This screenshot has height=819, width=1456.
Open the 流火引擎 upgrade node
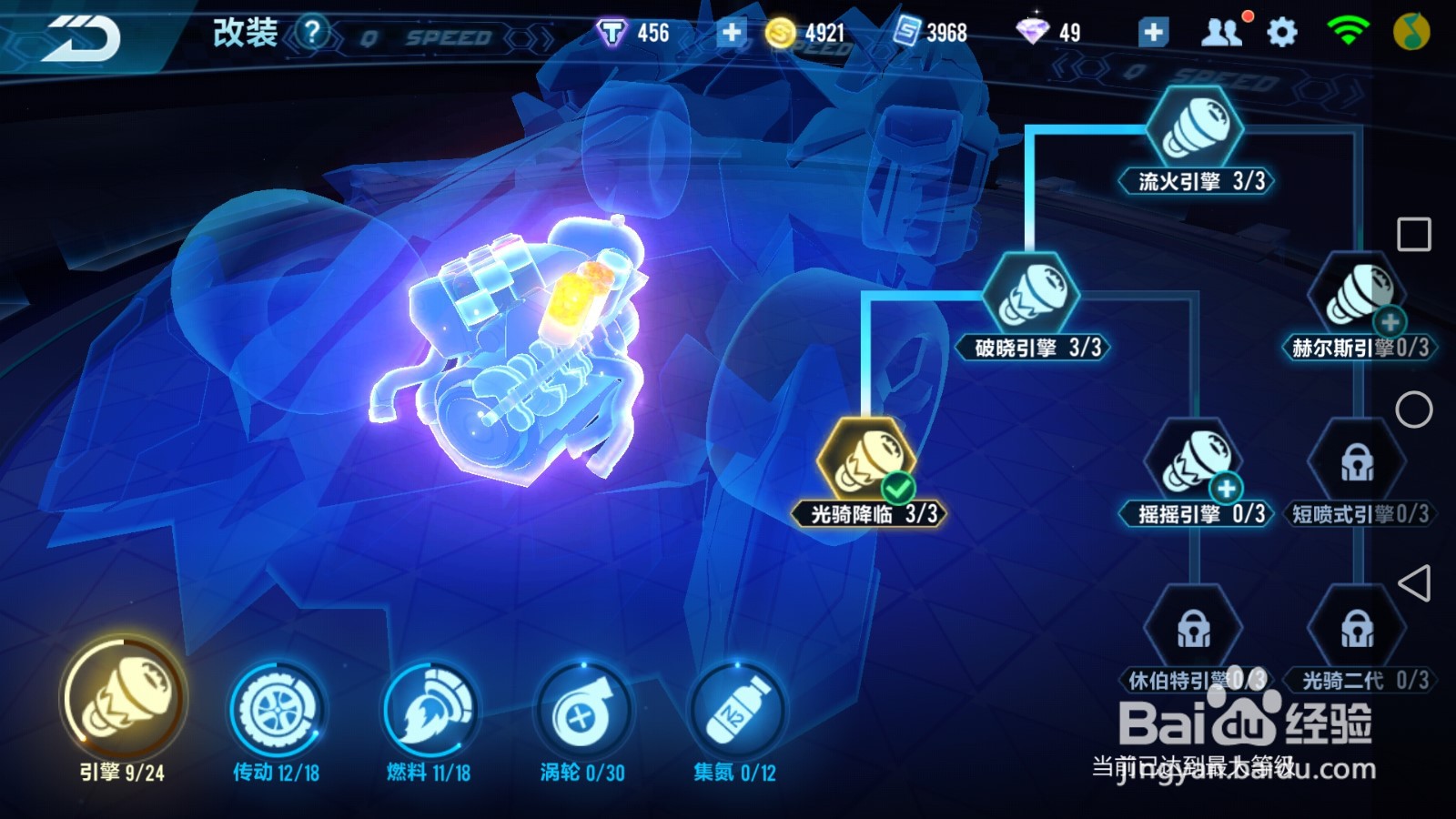click(1197, 127)
